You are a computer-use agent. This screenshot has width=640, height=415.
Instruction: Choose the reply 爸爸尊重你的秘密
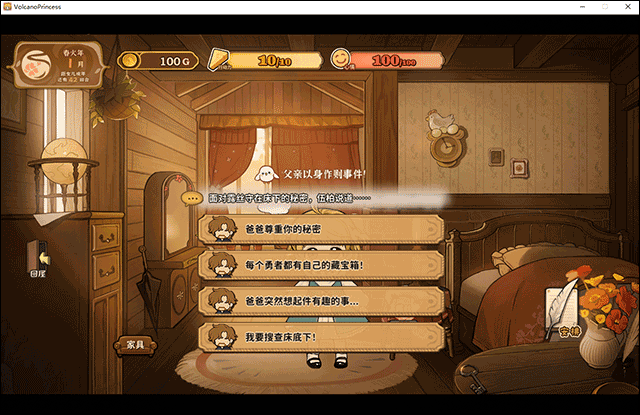coord(321,230)
